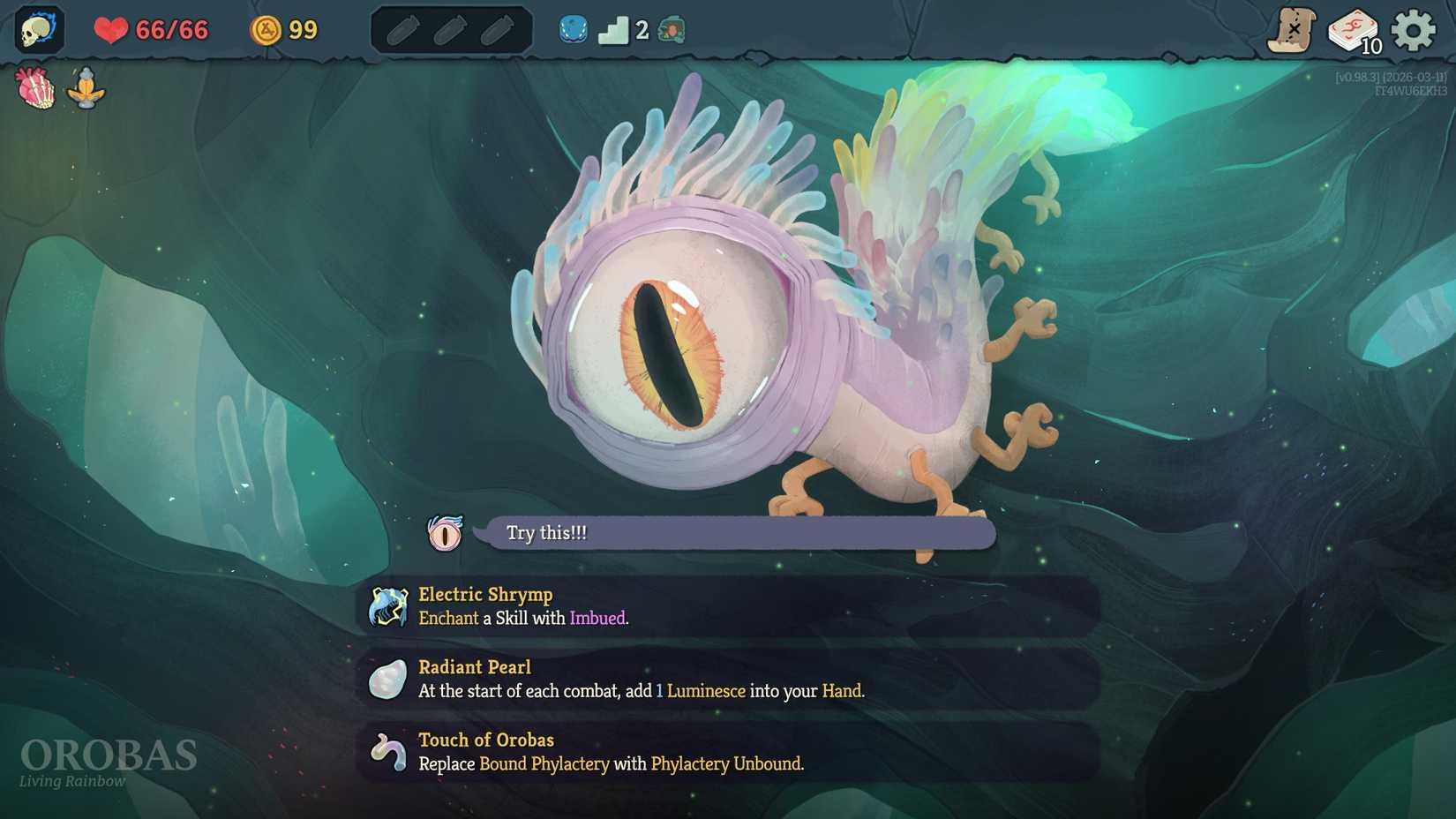Choose the Electric Shrymp option

(729, 606)
